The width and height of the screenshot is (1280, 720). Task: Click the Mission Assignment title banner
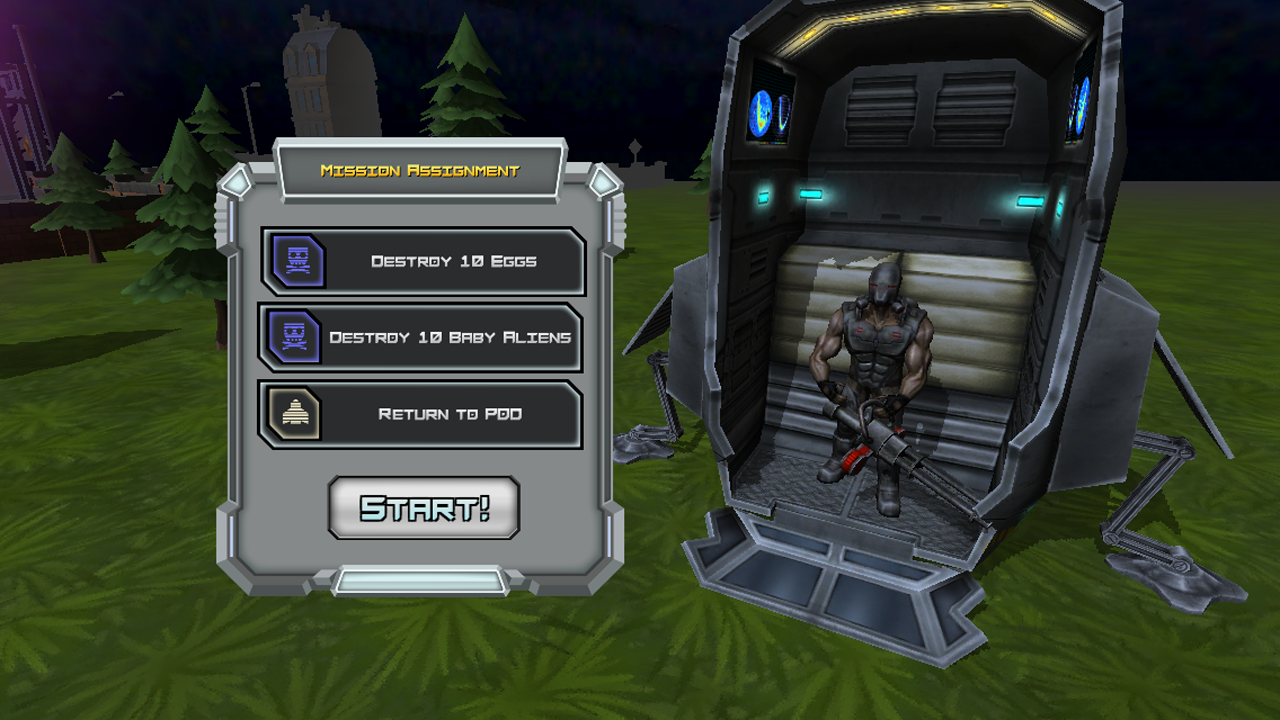pyautogui.click(x=420, y=170)
